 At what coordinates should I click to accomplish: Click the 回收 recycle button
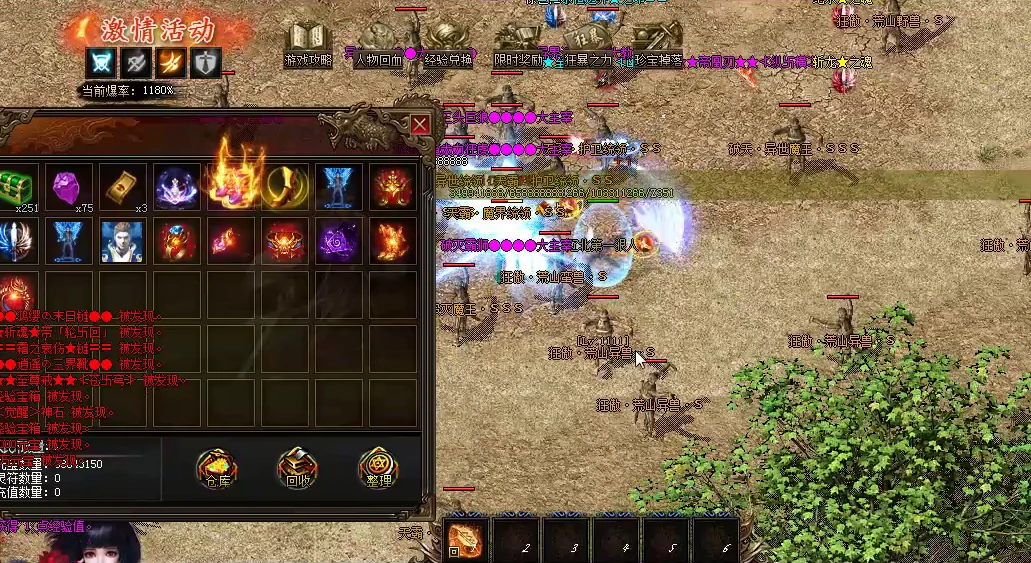[297, 469]
